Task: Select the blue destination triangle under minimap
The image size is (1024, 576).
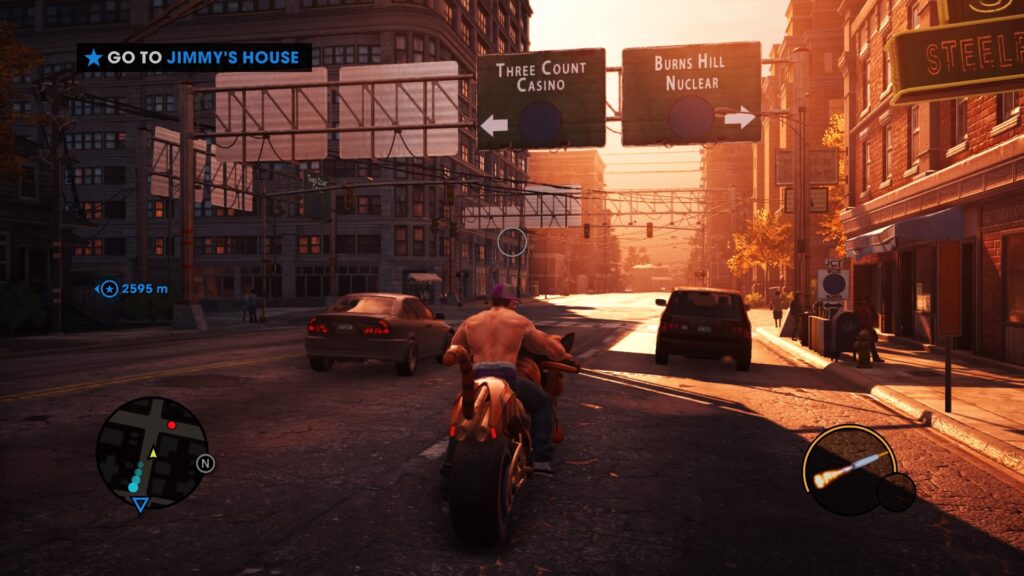Action: click(x=140, y=505)
